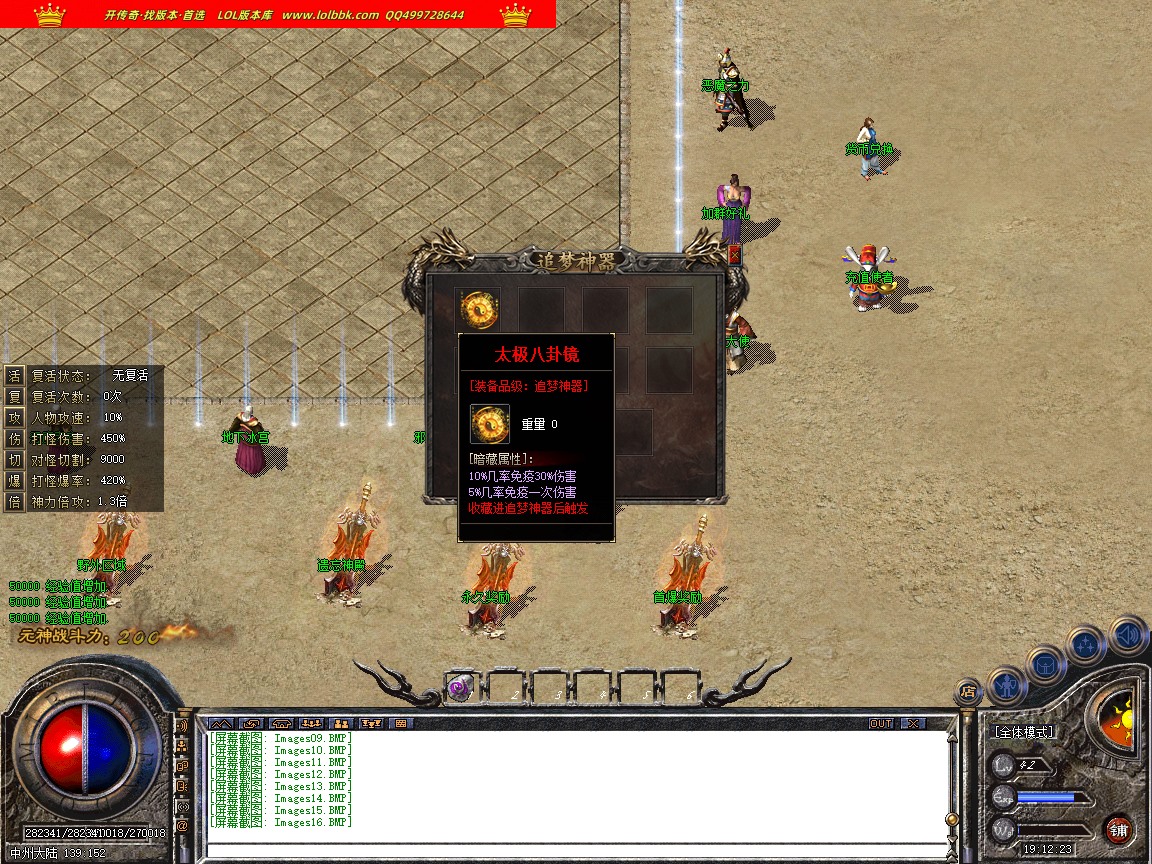Open the red 铺 stall button
The image size is (1152, 864).
(x=1118, y=829)
